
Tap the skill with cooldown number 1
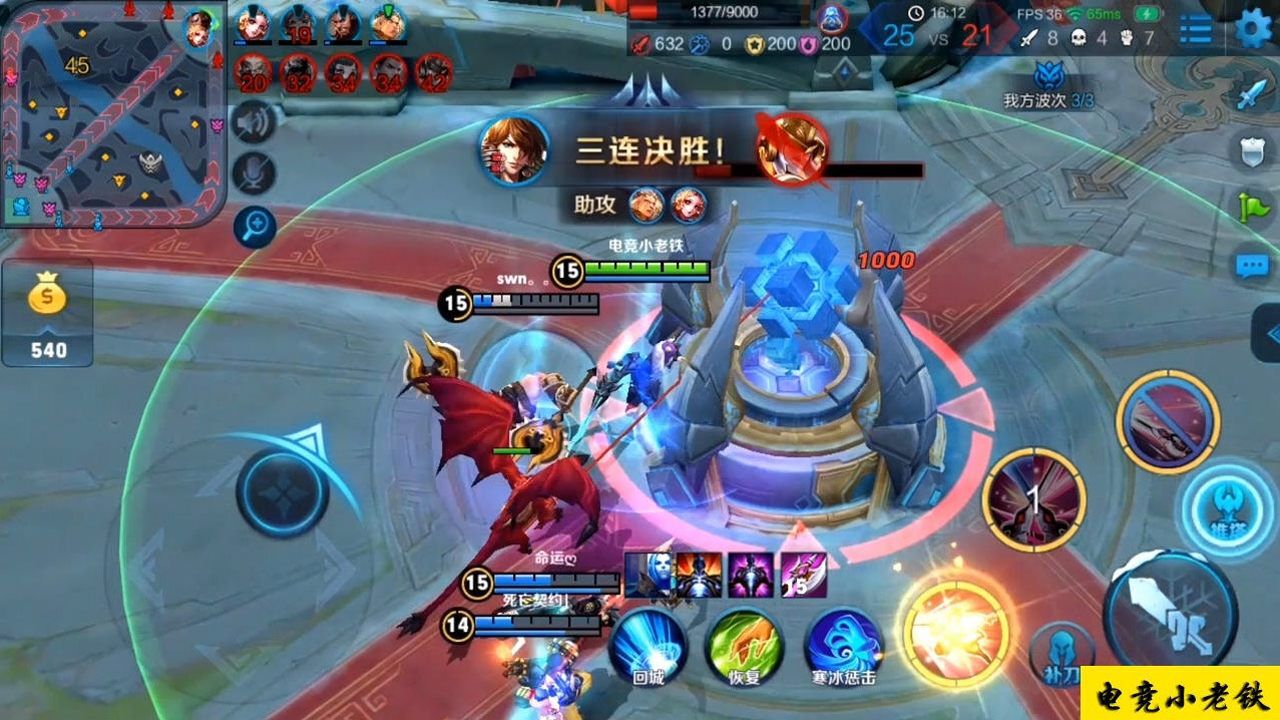pos(1034,499)
